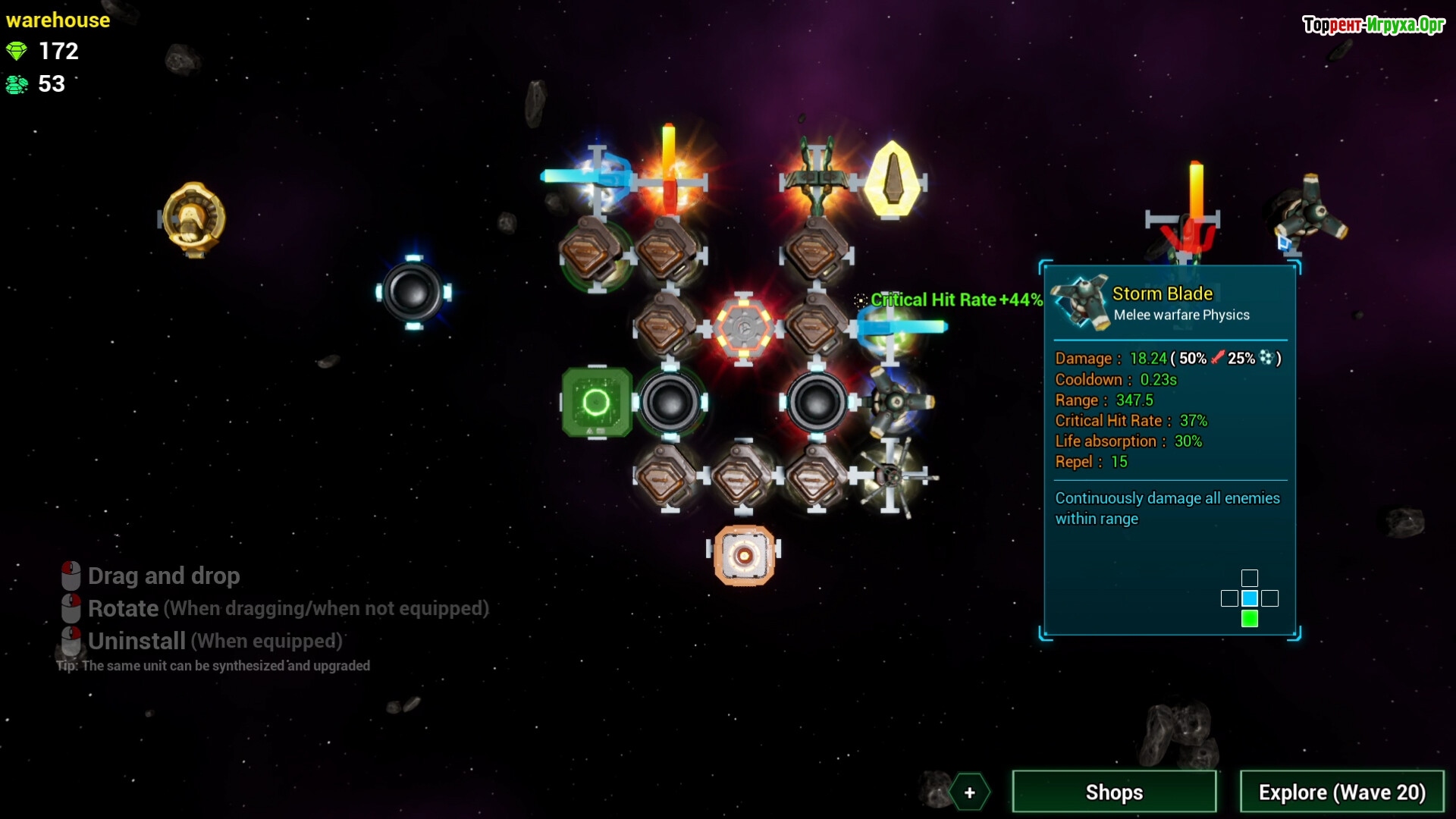Start Explore Wave 20
Screen dimensions: 1456x819
coord(1341,792)
